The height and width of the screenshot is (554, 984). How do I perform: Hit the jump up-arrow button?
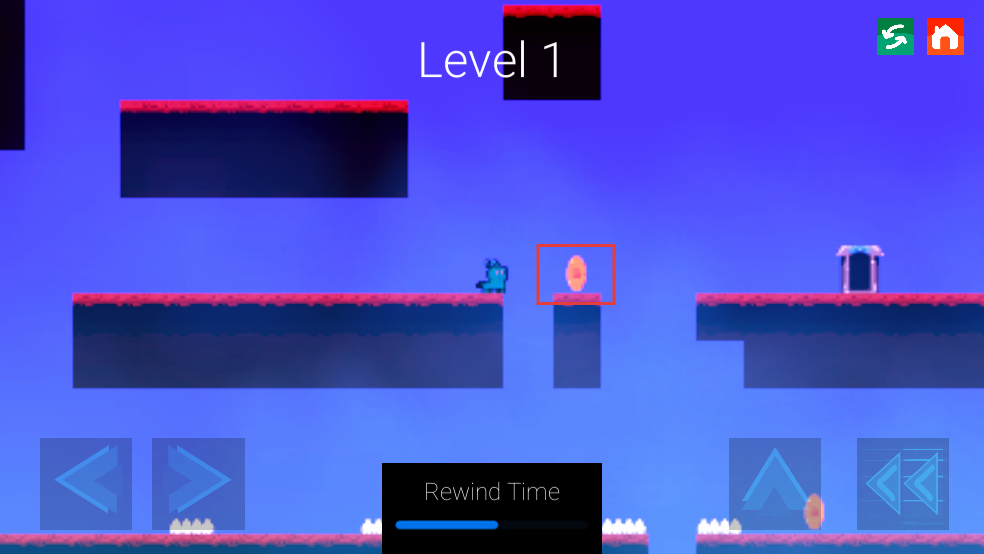point(775,484)
